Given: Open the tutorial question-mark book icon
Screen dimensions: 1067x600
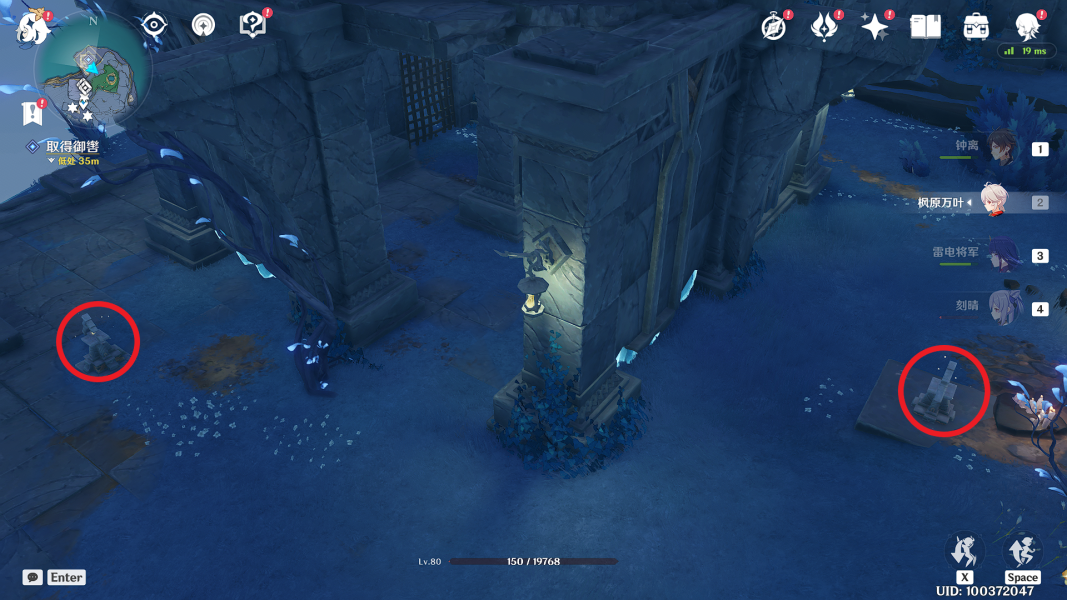Looking at the screenshot, I should 253,26.
